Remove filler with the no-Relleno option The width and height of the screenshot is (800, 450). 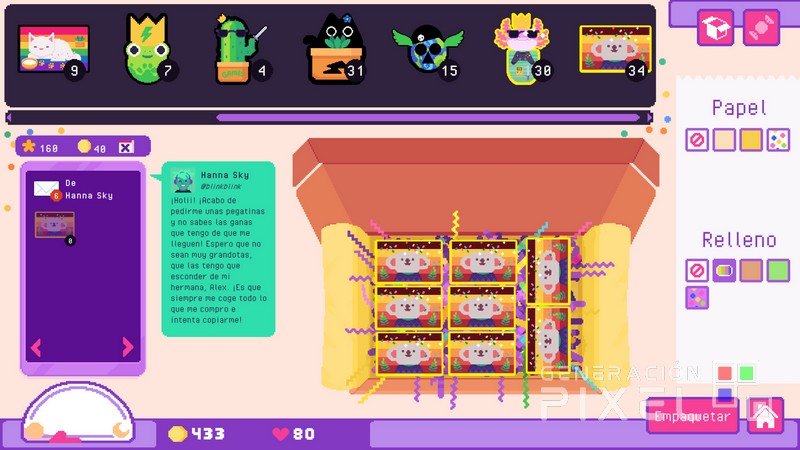697,271
